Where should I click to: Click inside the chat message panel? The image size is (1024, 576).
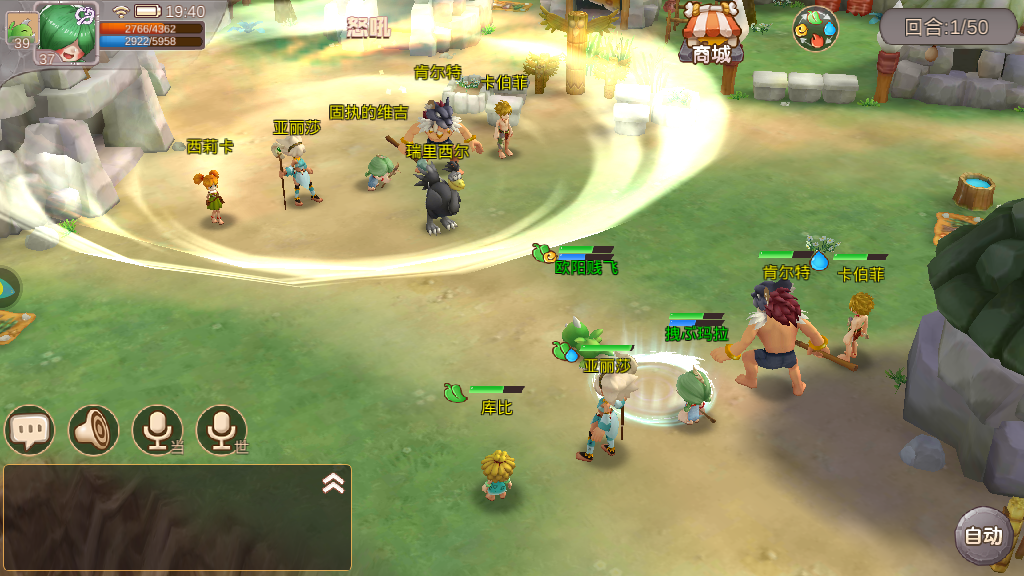[170, 525]
